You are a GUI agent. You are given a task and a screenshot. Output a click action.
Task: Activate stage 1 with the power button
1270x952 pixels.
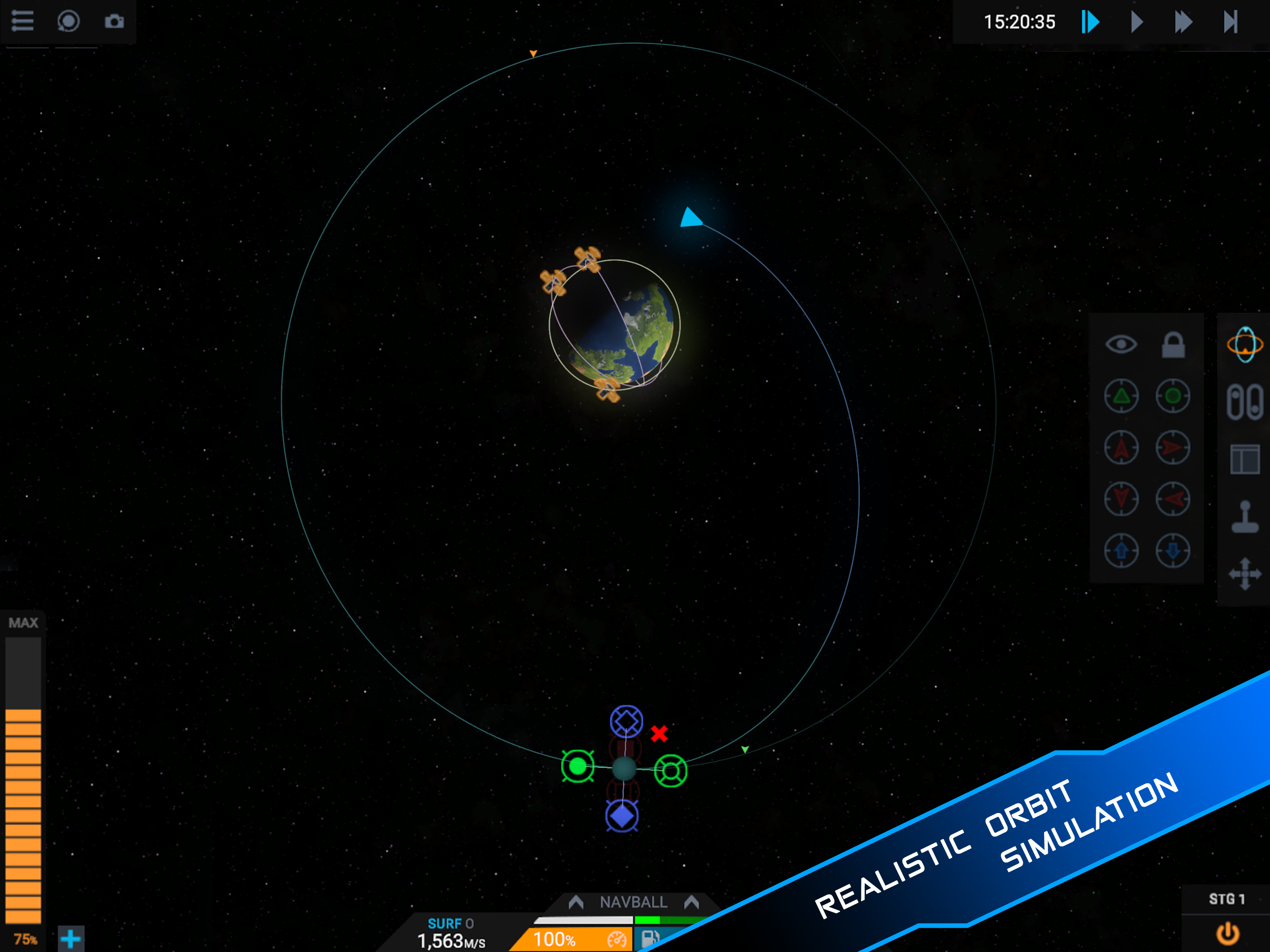pyautogui.click(x=1228, y=933)
